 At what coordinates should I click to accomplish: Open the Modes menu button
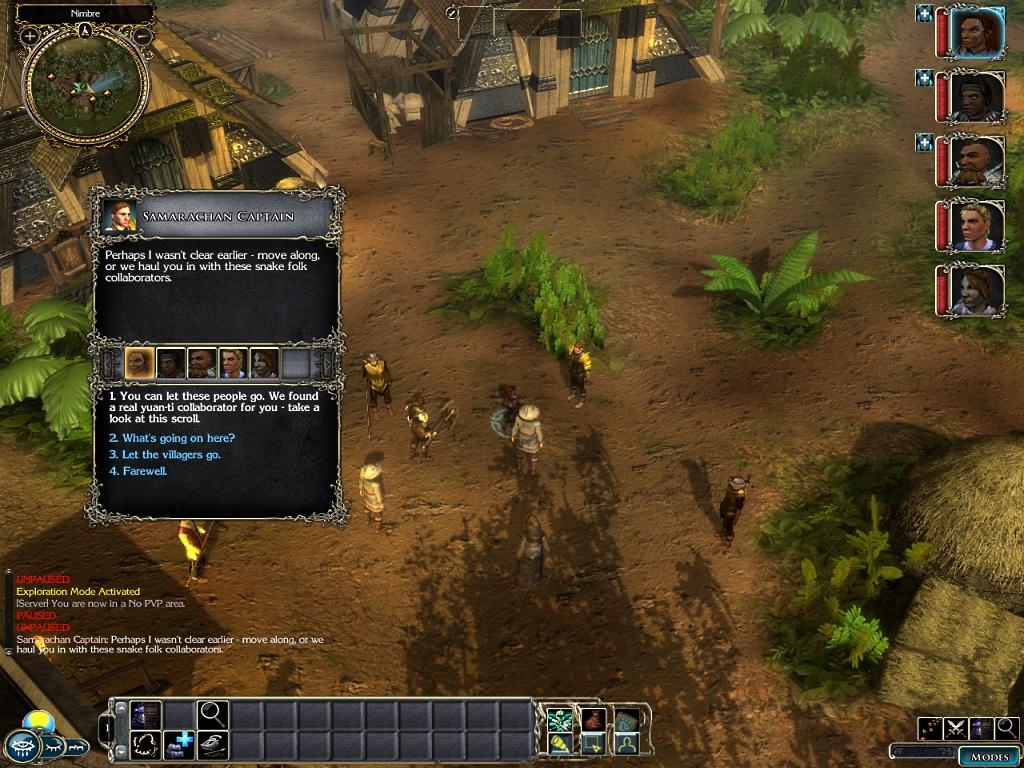click(989, 756)
